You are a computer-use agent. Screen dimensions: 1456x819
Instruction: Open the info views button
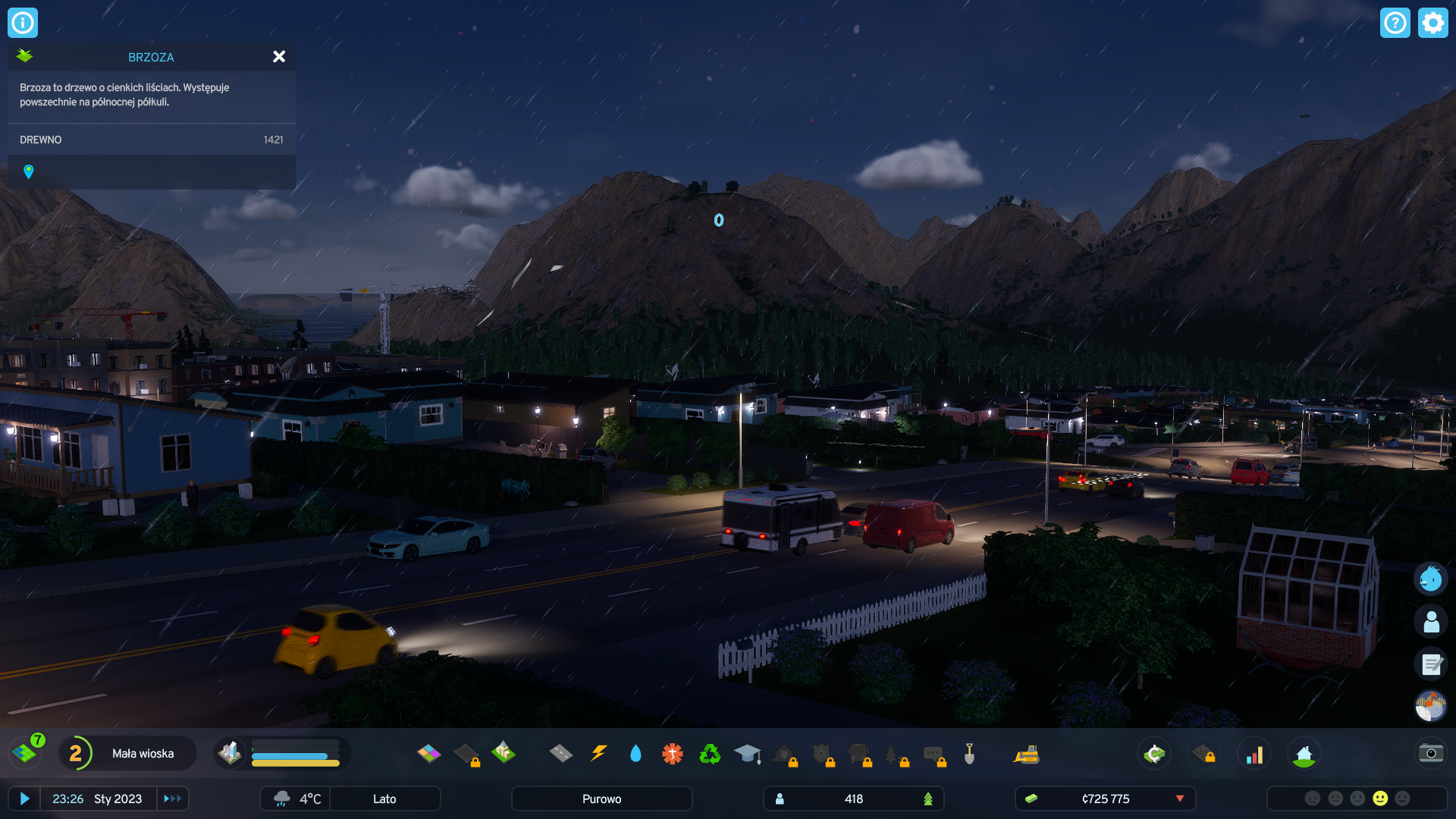click(23, 23)
